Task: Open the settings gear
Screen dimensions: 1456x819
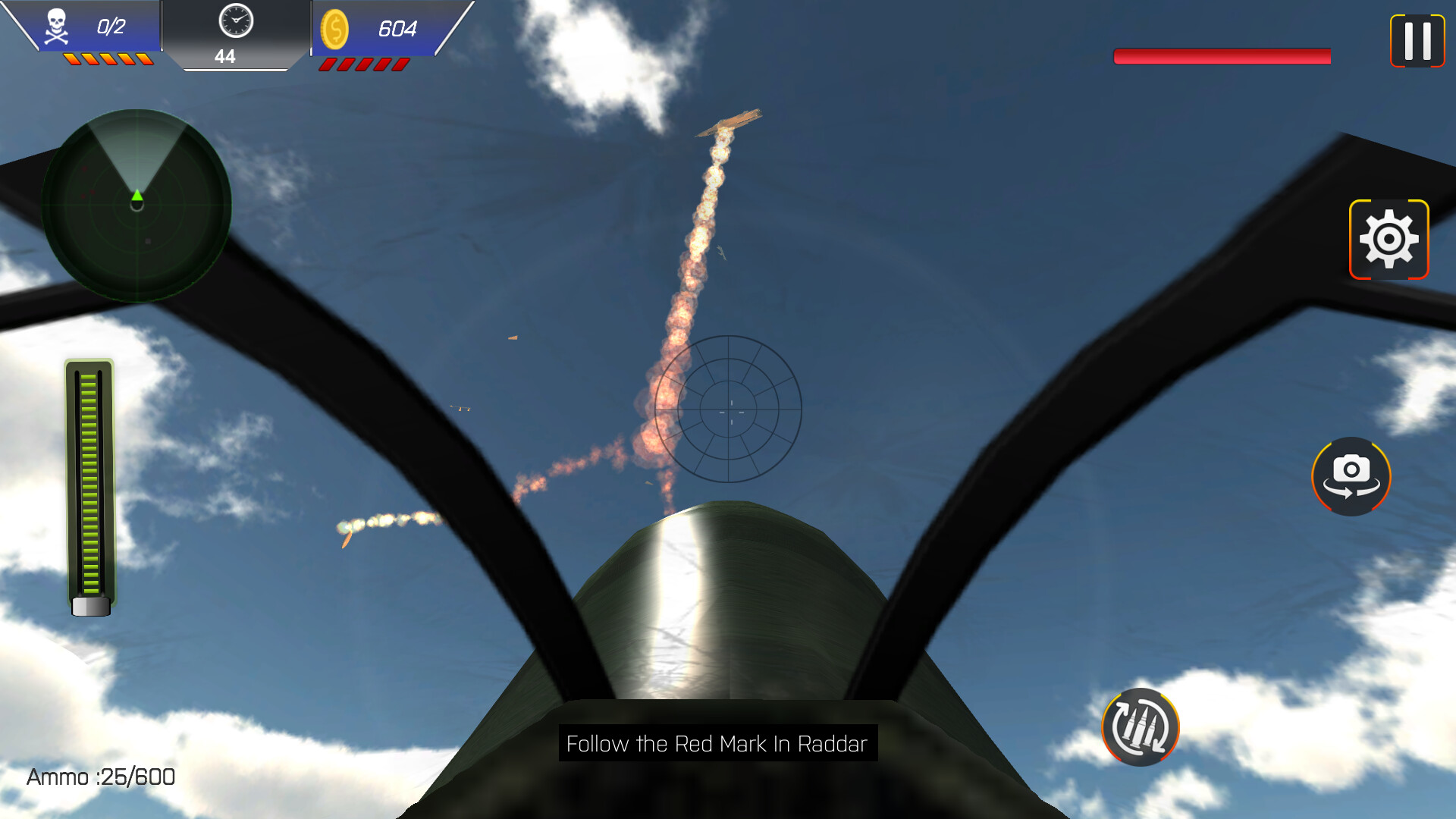Action: point(1389,239)
